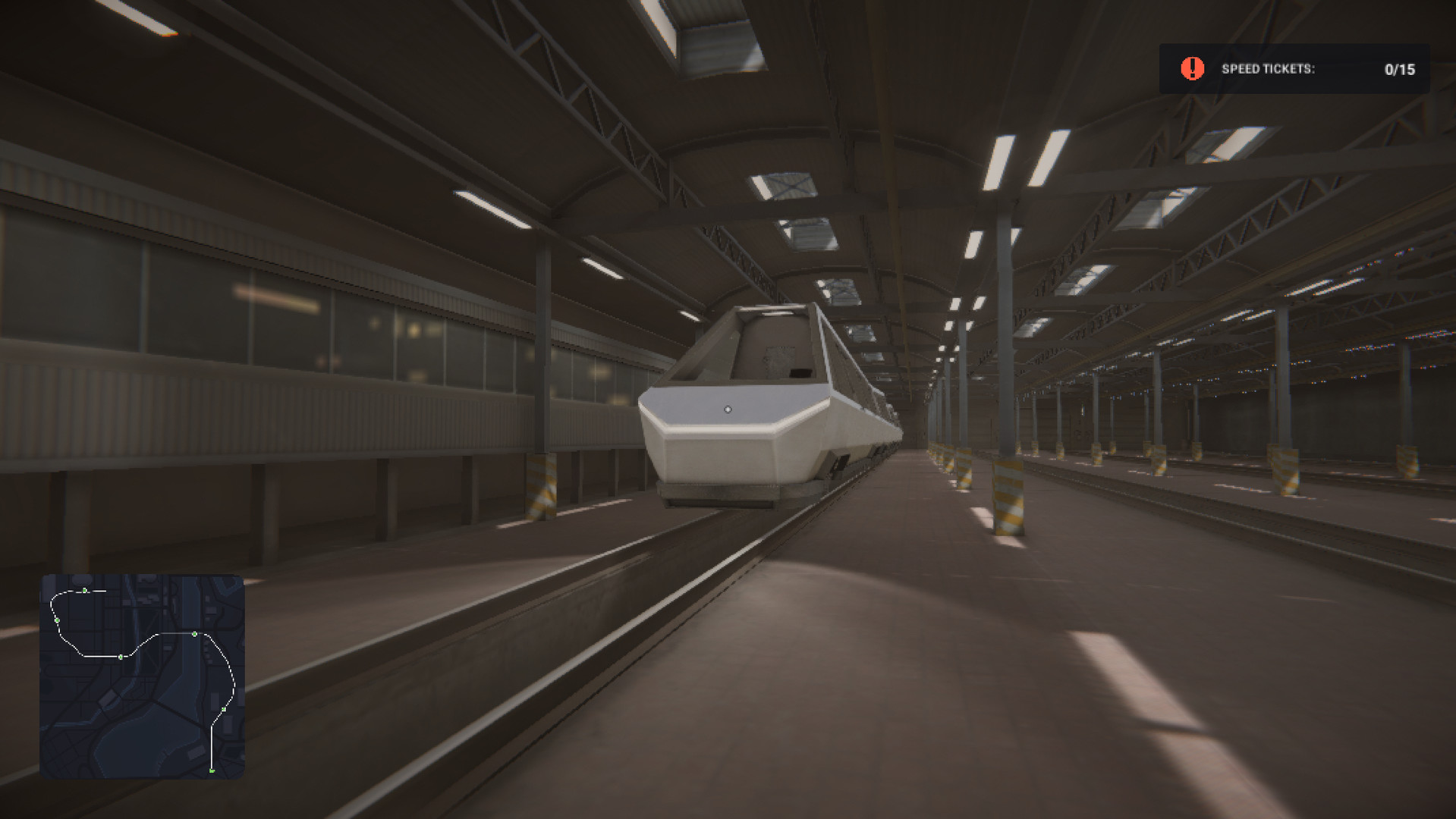This screenshot has width=1456, height=819.
Task: Click the green station dot at the minimap center
Action: [x=121, y=657]
